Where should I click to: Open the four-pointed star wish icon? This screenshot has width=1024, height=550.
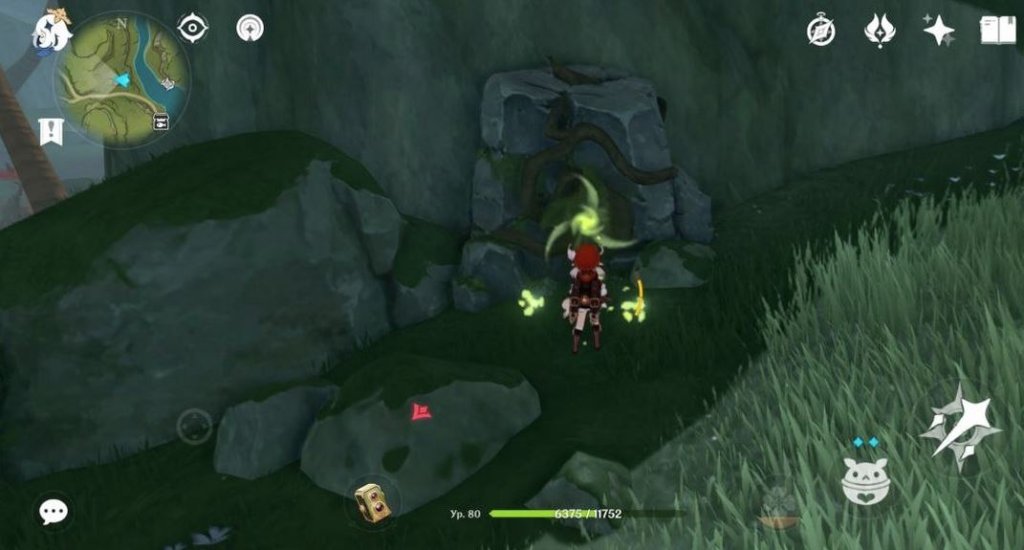tap(938, 30)
